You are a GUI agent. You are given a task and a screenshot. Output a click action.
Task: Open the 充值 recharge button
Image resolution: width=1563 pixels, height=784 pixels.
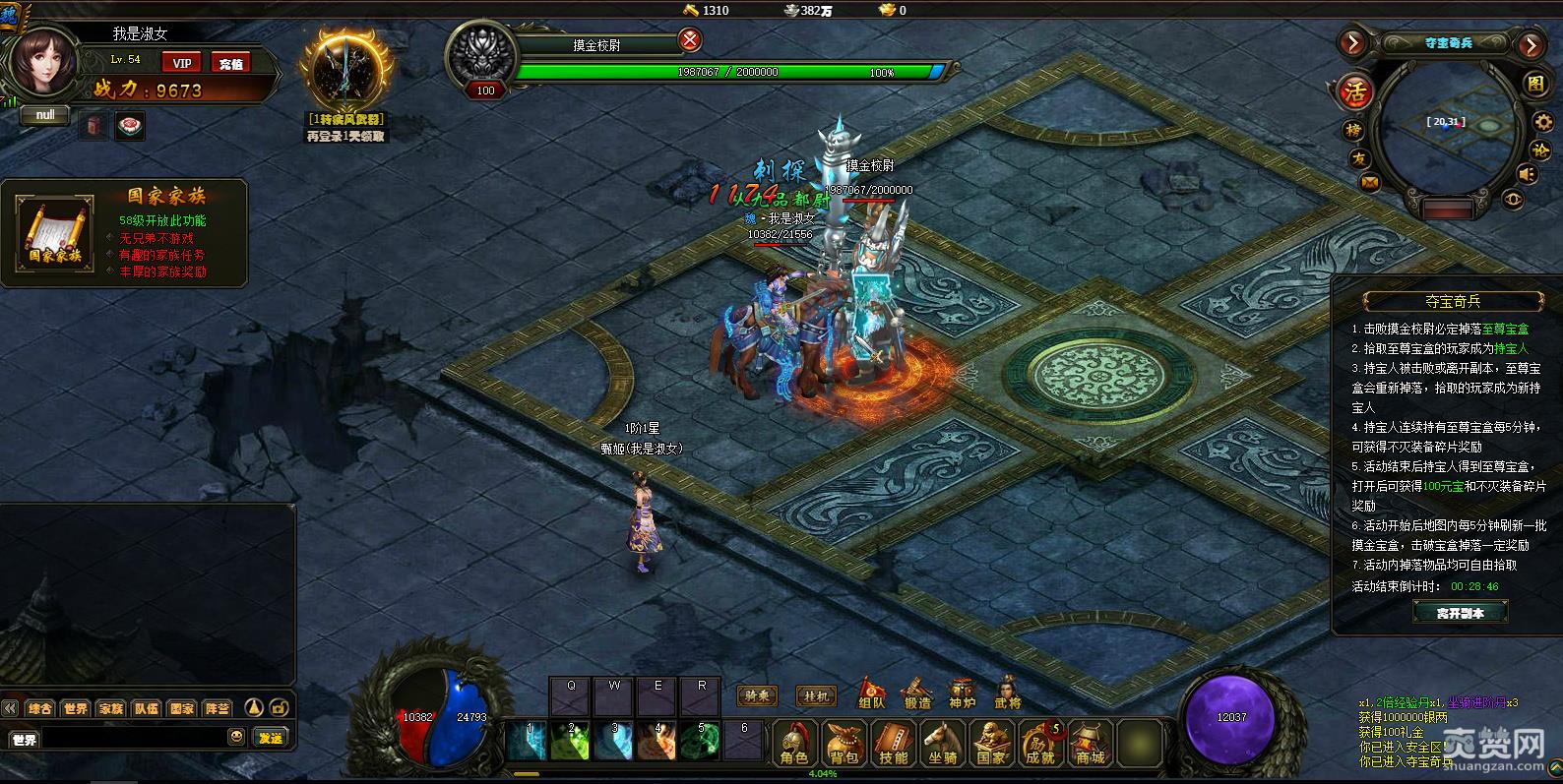point(230,63)
